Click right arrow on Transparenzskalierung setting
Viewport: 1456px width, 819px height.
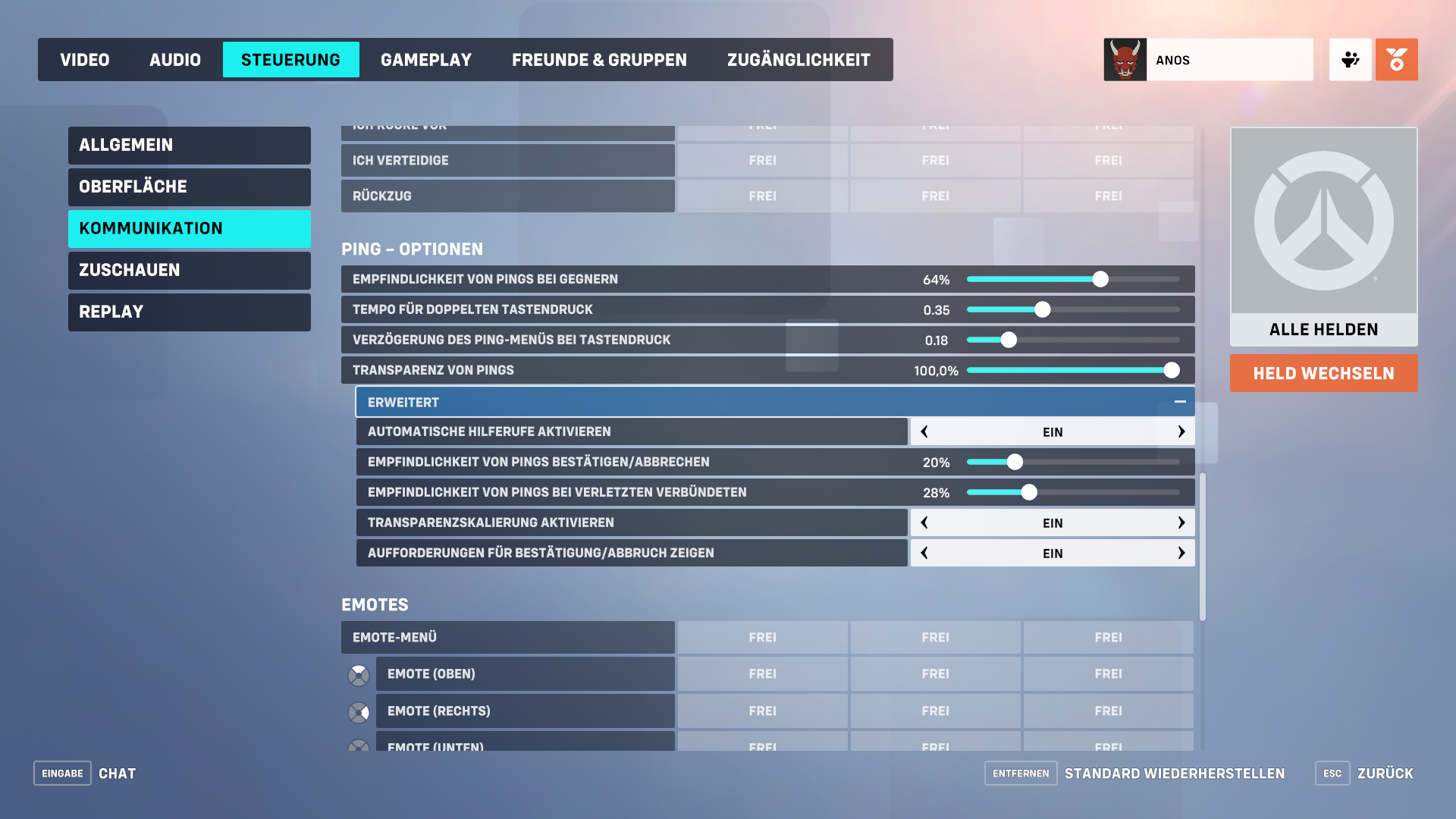click(1181, 522)
